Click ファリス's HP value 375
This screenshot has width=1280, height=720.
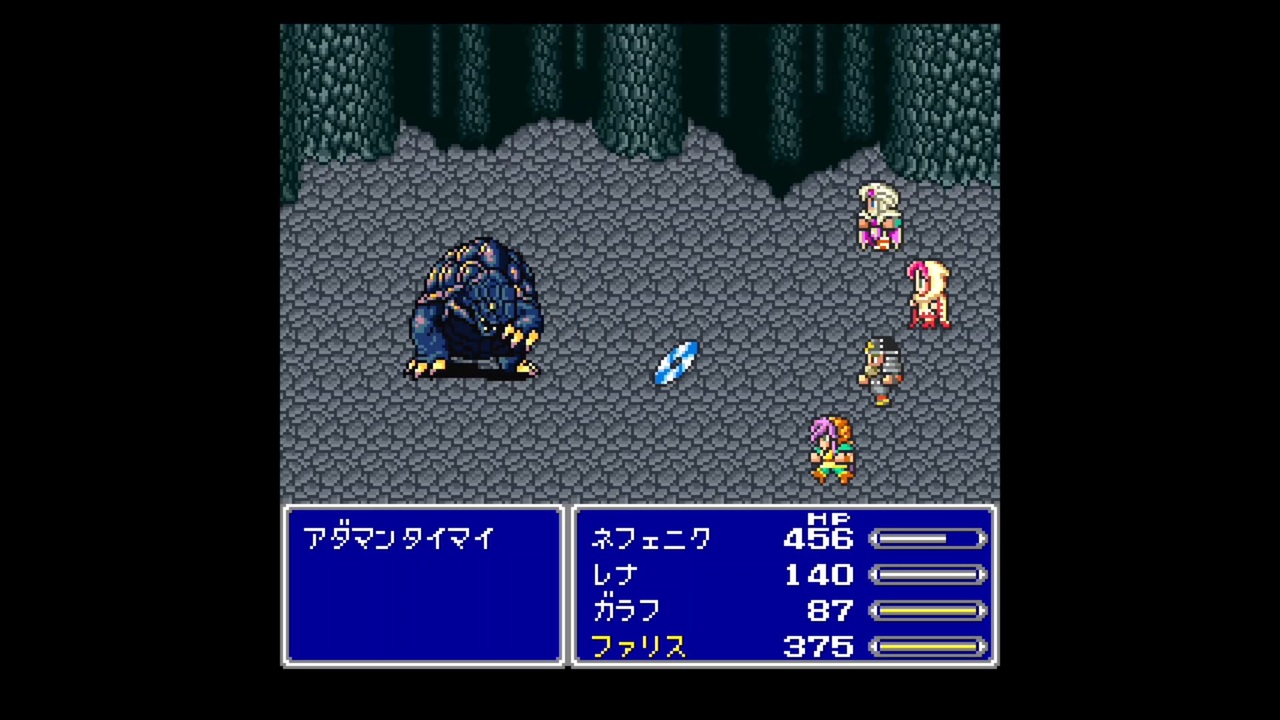[x=818, y=647]
